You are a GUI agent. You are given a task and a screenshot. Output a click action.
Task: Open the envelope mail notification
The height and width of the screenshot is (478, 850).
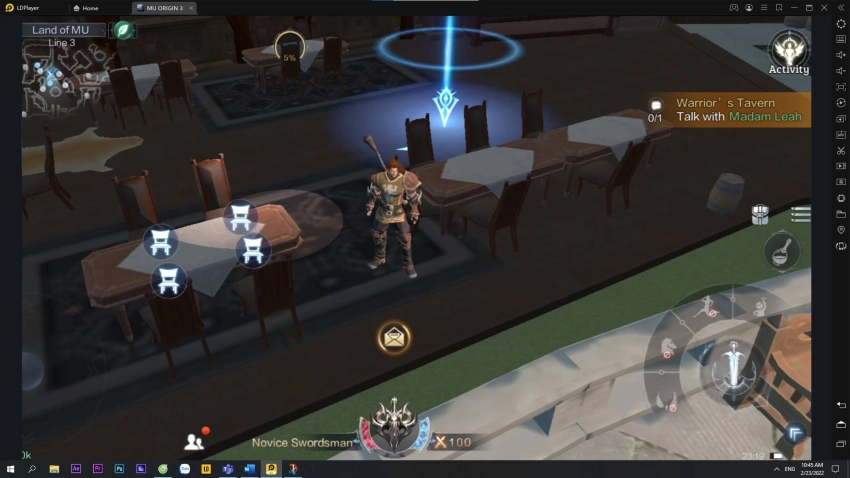tap(394, 337)
